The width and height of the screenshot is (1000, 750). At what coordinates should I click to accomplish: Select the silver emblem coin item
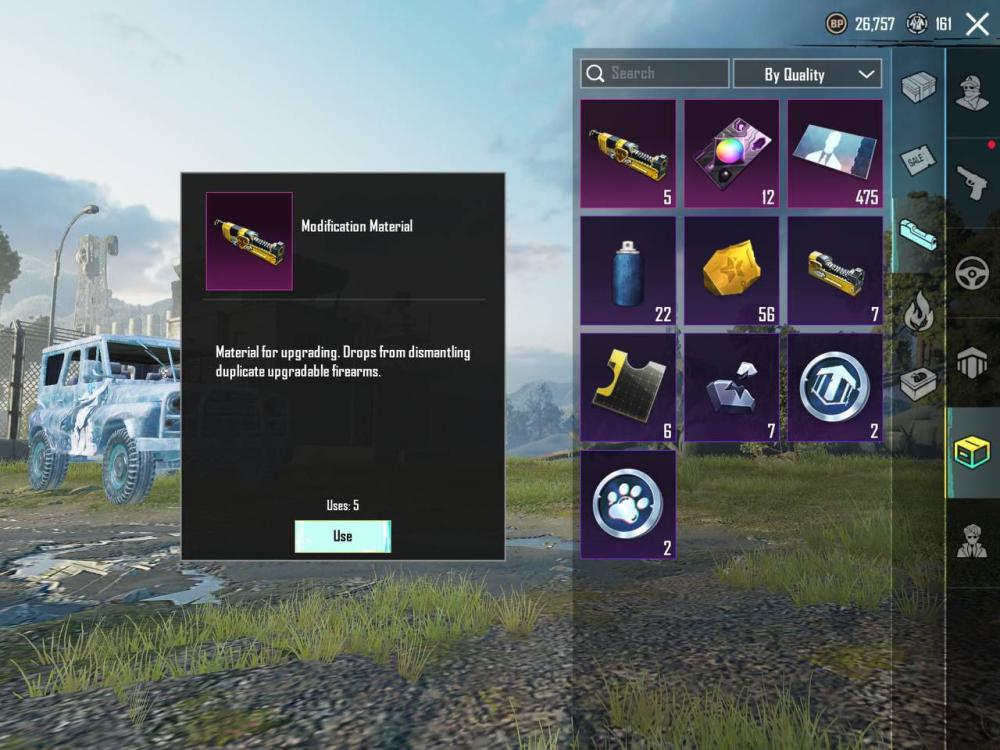835,387
